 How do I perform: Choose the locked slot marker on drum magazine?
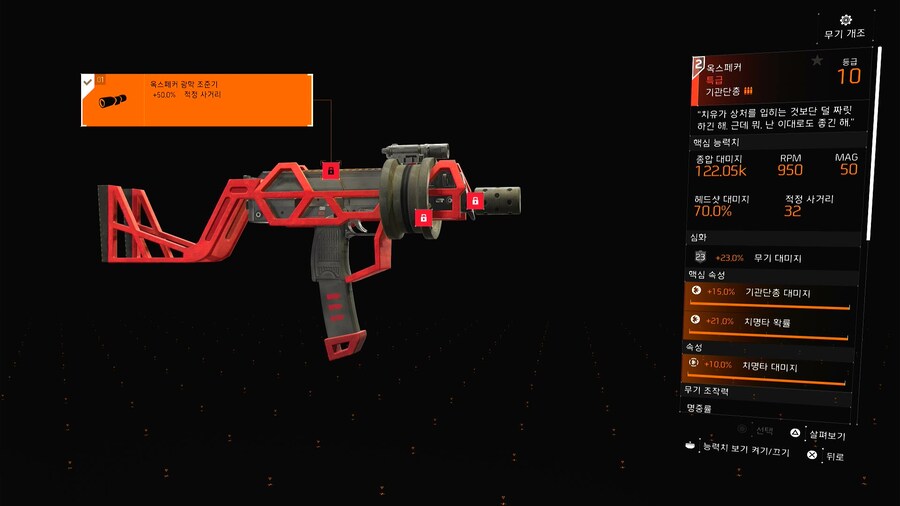click(423, 217)
